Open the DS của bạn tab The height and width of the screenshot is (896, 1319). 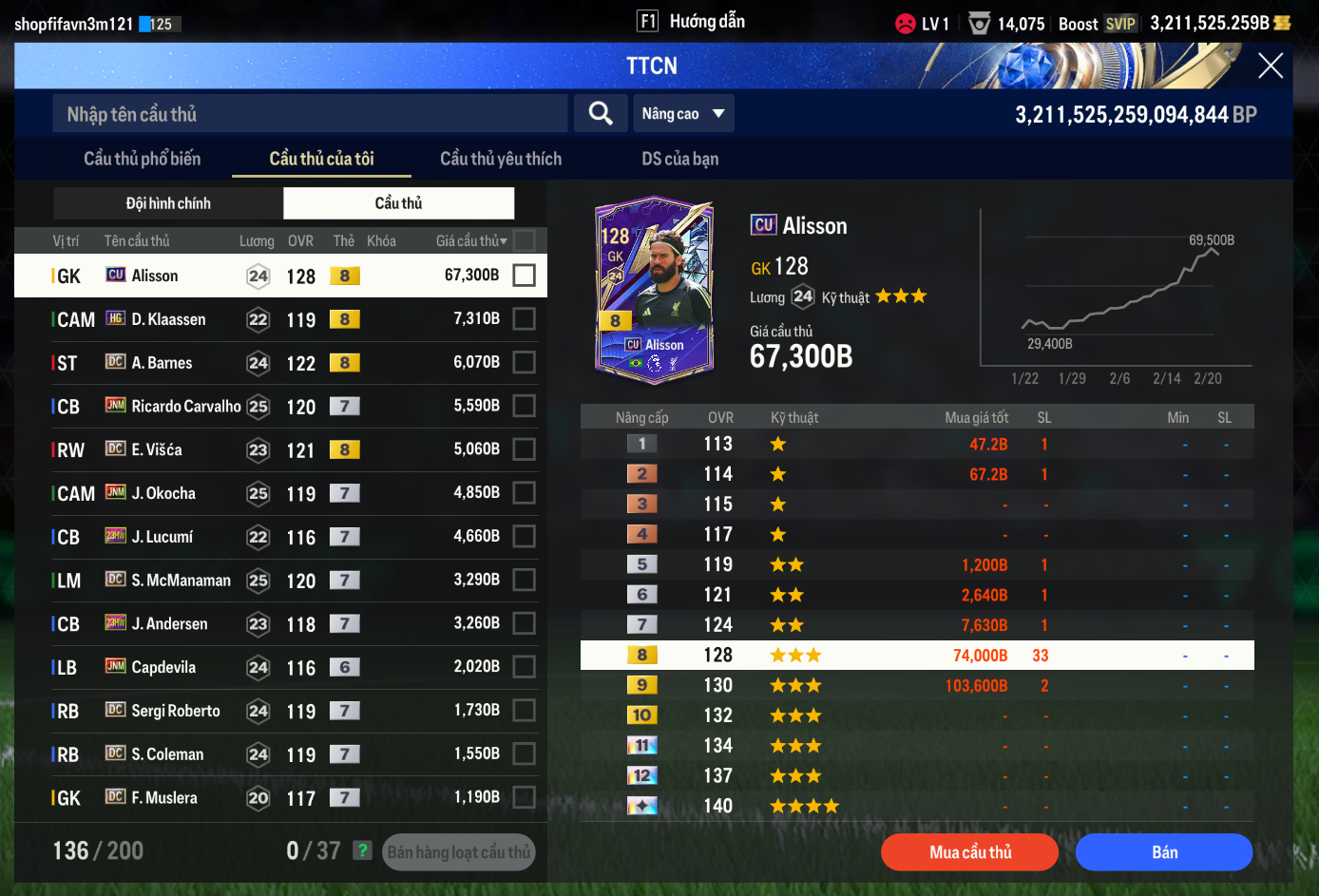tap(679, 159)
